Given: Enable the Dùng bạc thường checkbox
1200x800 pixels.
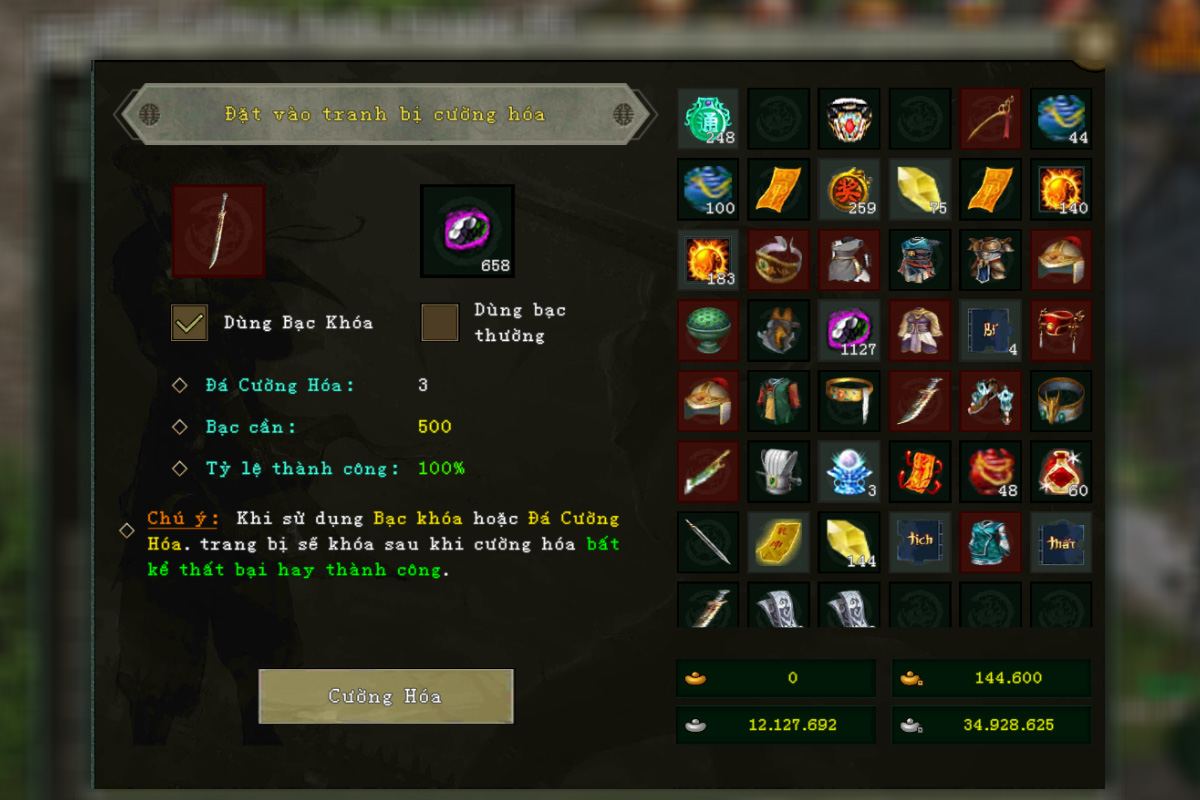Looking at the screenshot, I should pos(440,322).
